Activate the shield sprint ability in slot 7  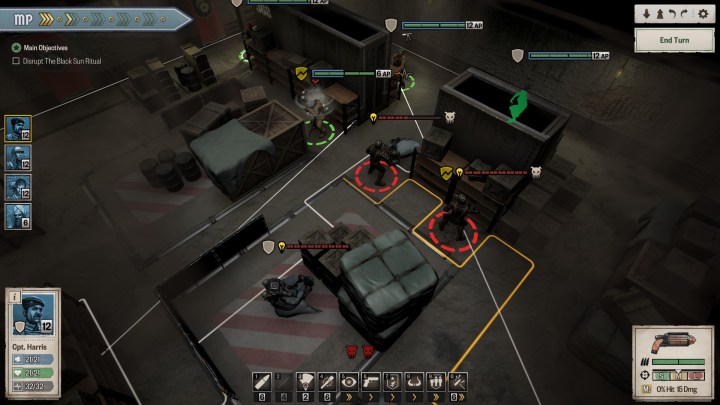392,380
